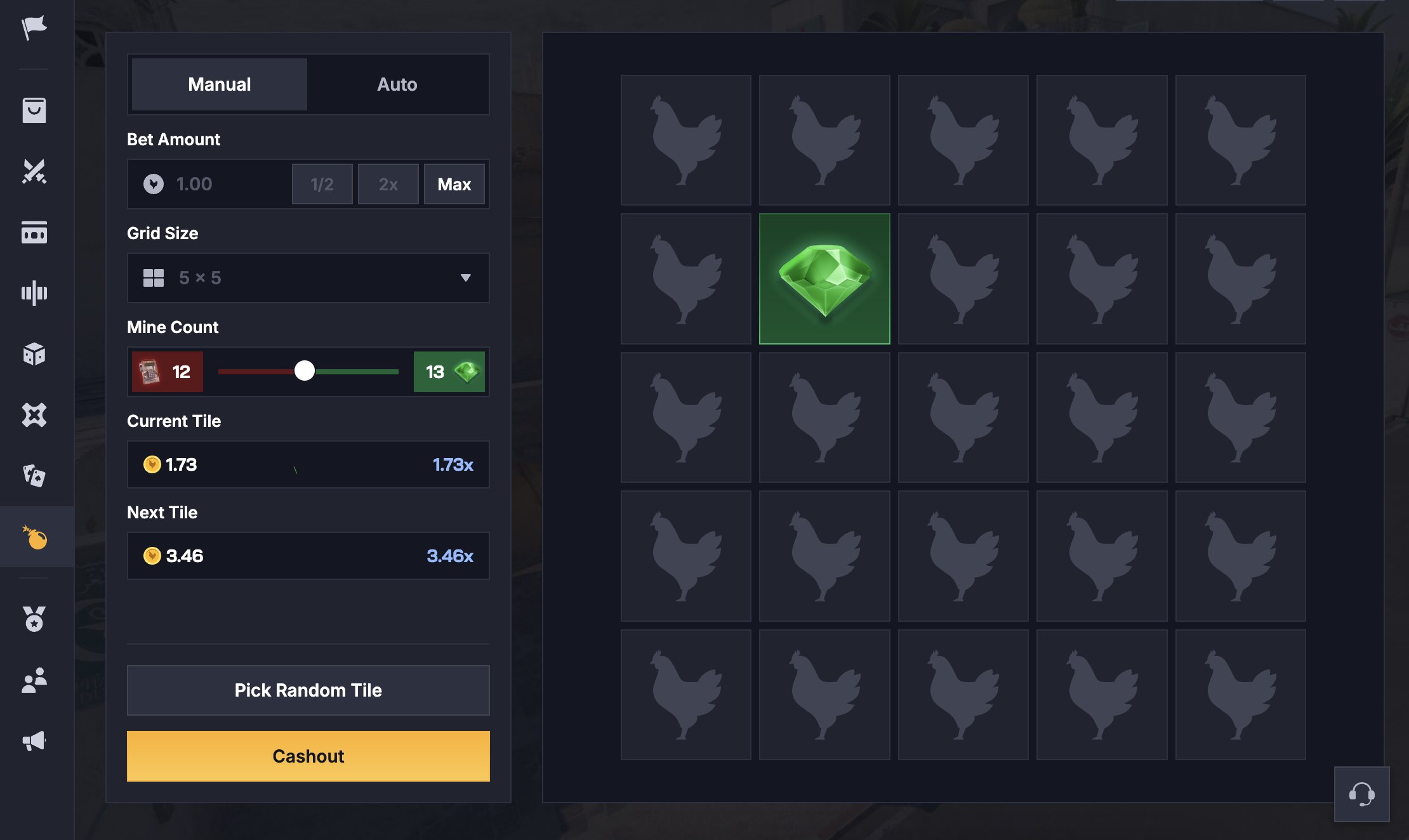Open the flag icon in the sidebar
Screen dimensions: 1409x840
click(x=34, y=28)
